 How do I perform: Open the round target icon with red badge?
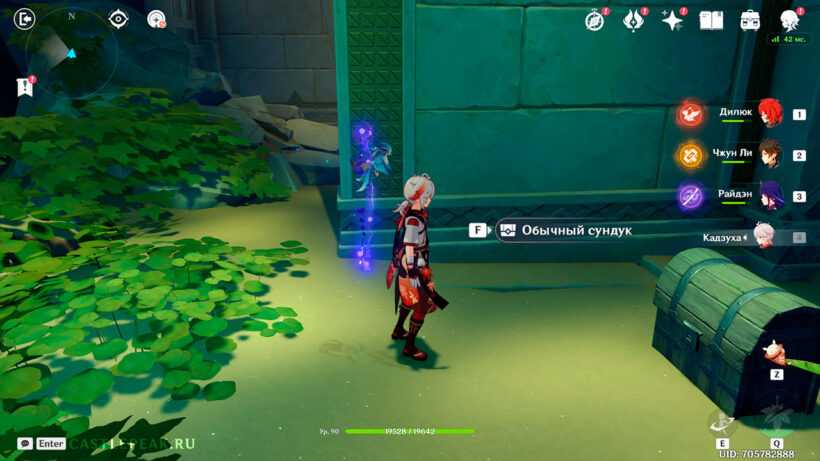(x=155, y=18)
